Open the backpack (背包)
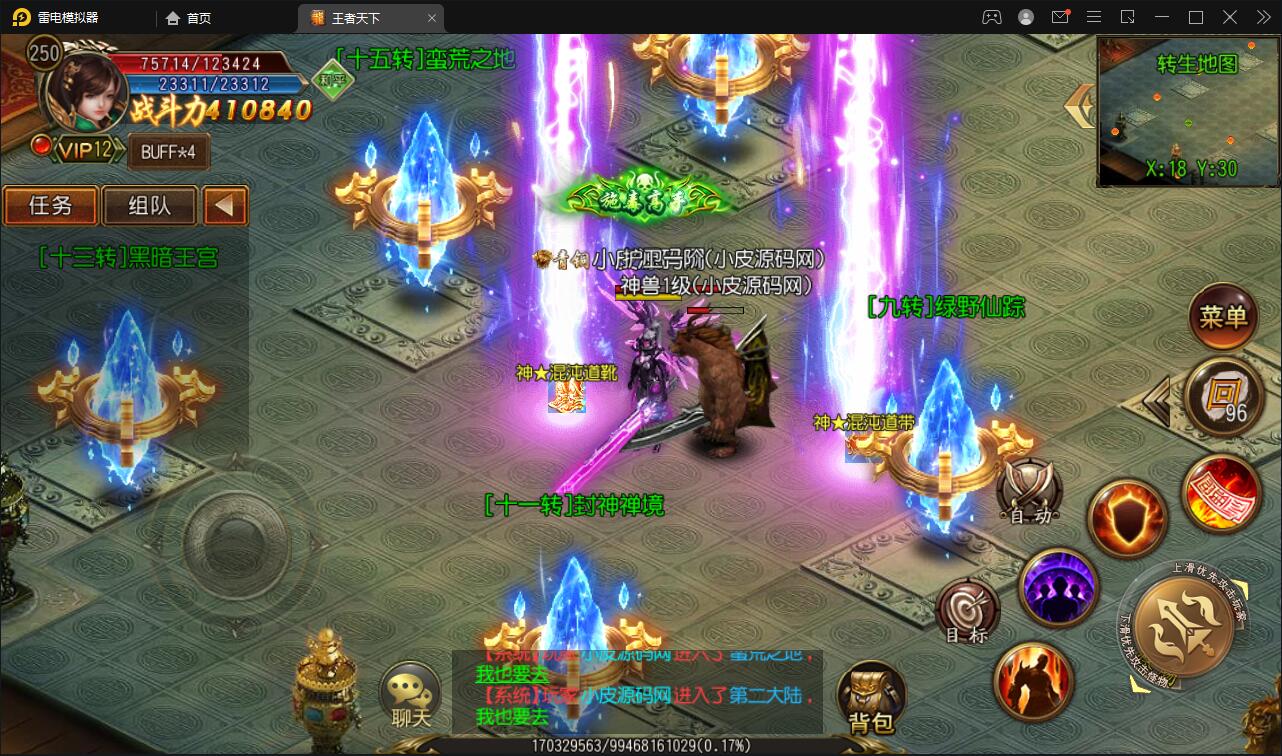1282x756 pixels. (870, 695)
